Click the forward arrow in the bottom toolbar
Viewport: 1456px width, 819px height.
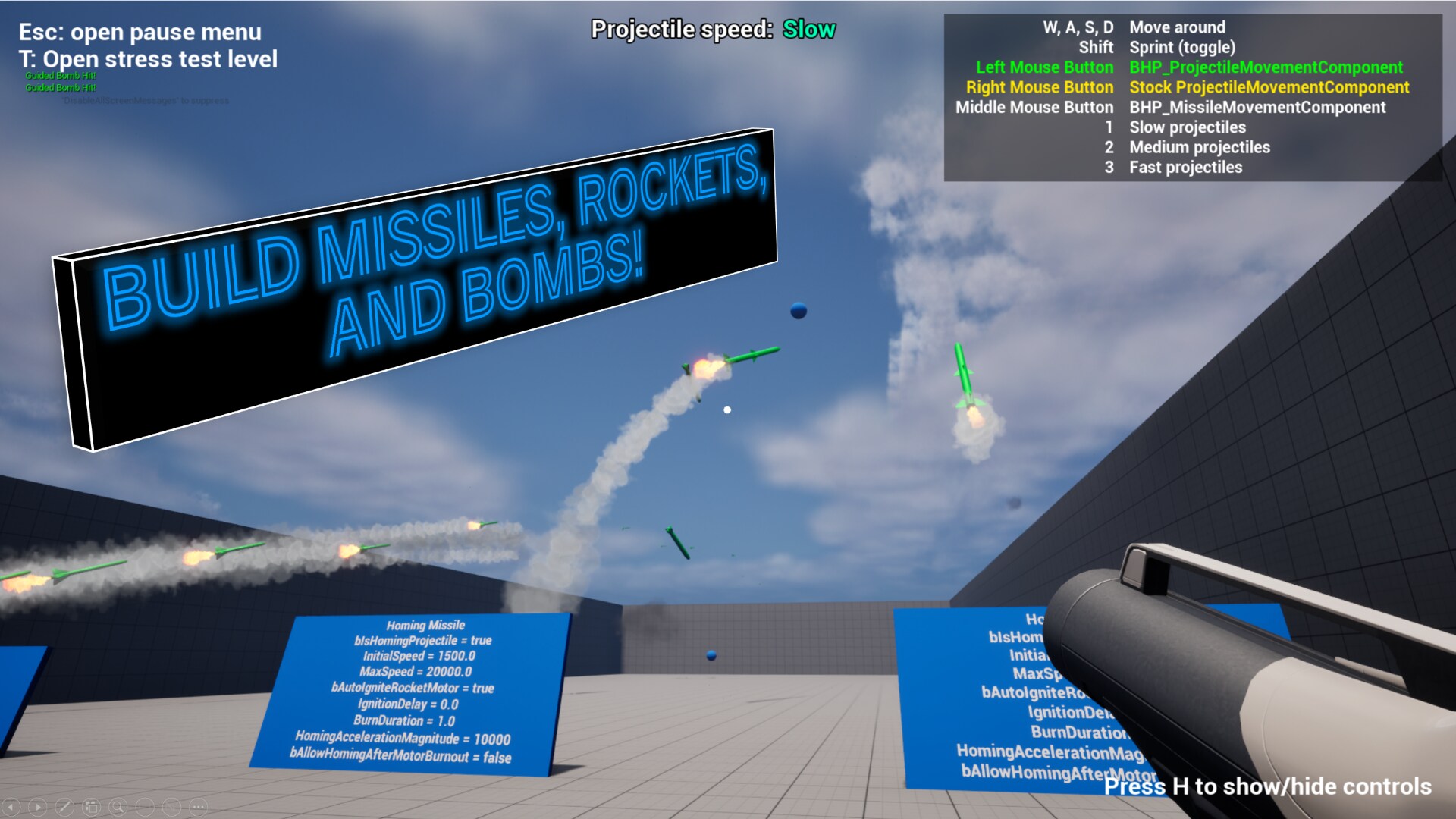pos(38,806)
